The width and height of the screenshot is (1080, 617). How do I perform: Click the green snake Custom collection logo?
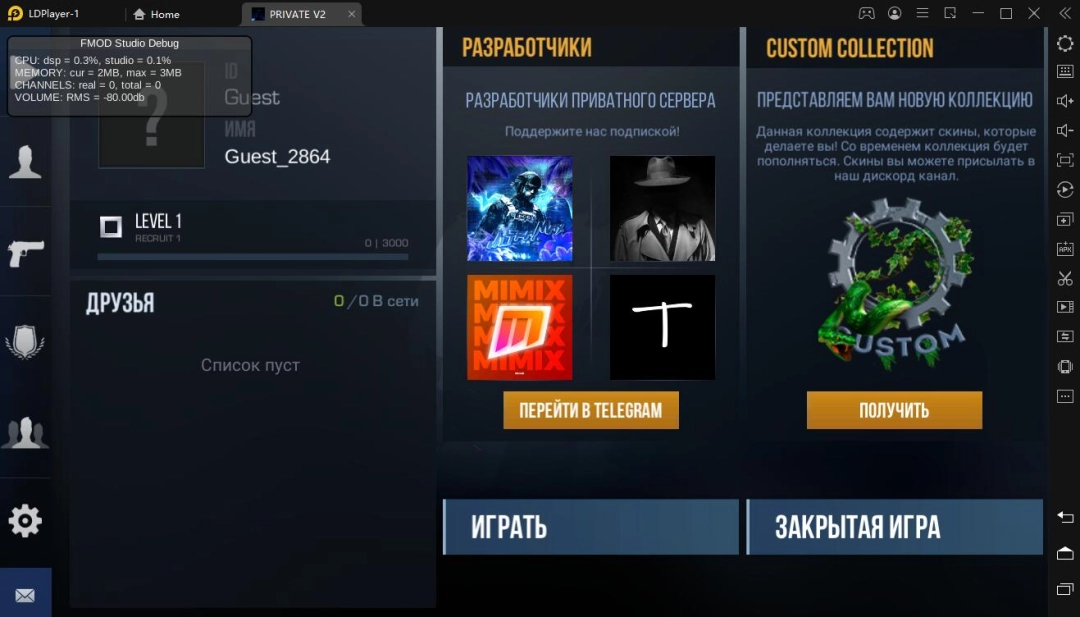894,285
